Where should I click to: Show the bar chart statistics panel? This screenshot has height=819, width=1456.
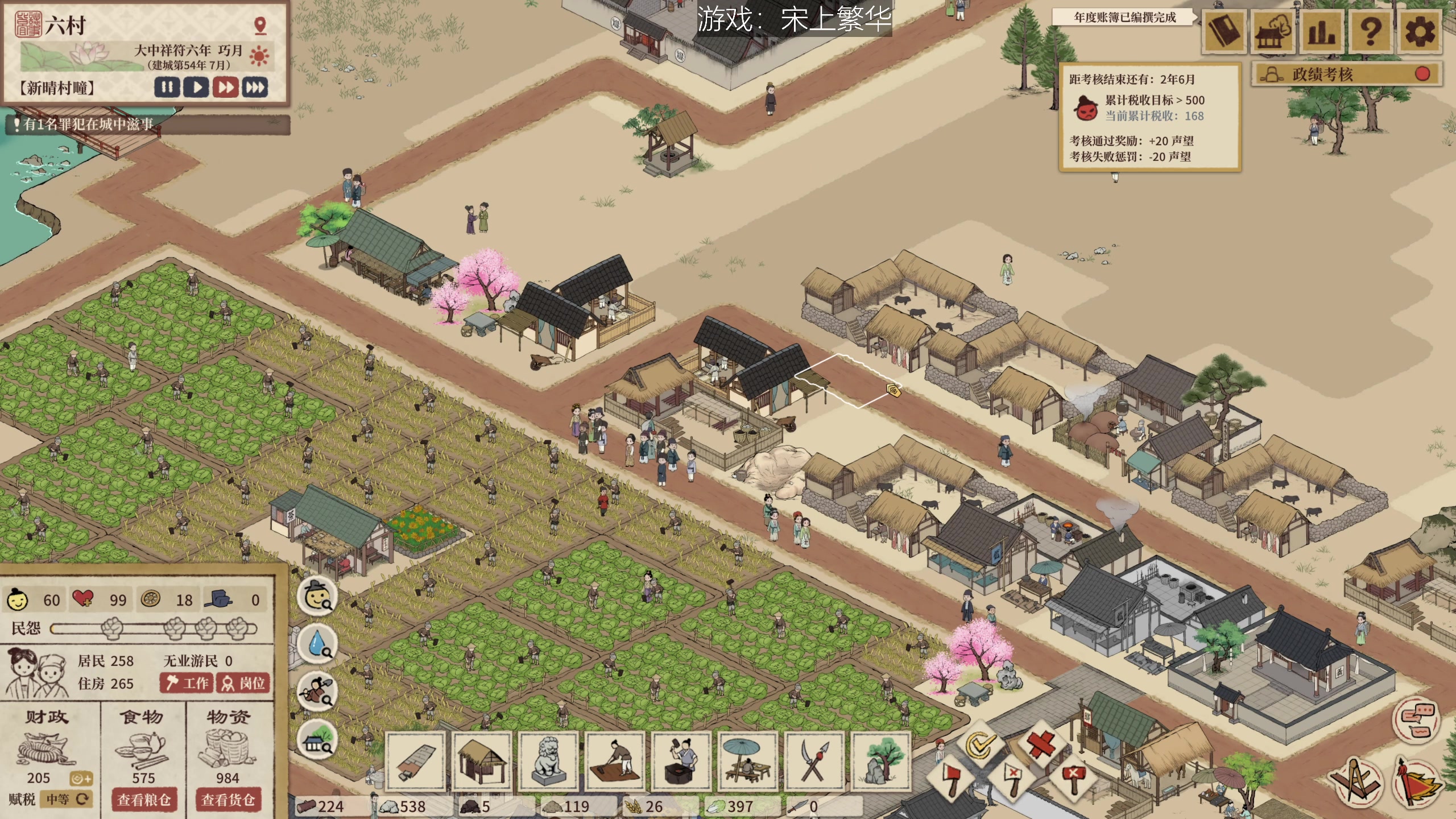pos(1322,32)
